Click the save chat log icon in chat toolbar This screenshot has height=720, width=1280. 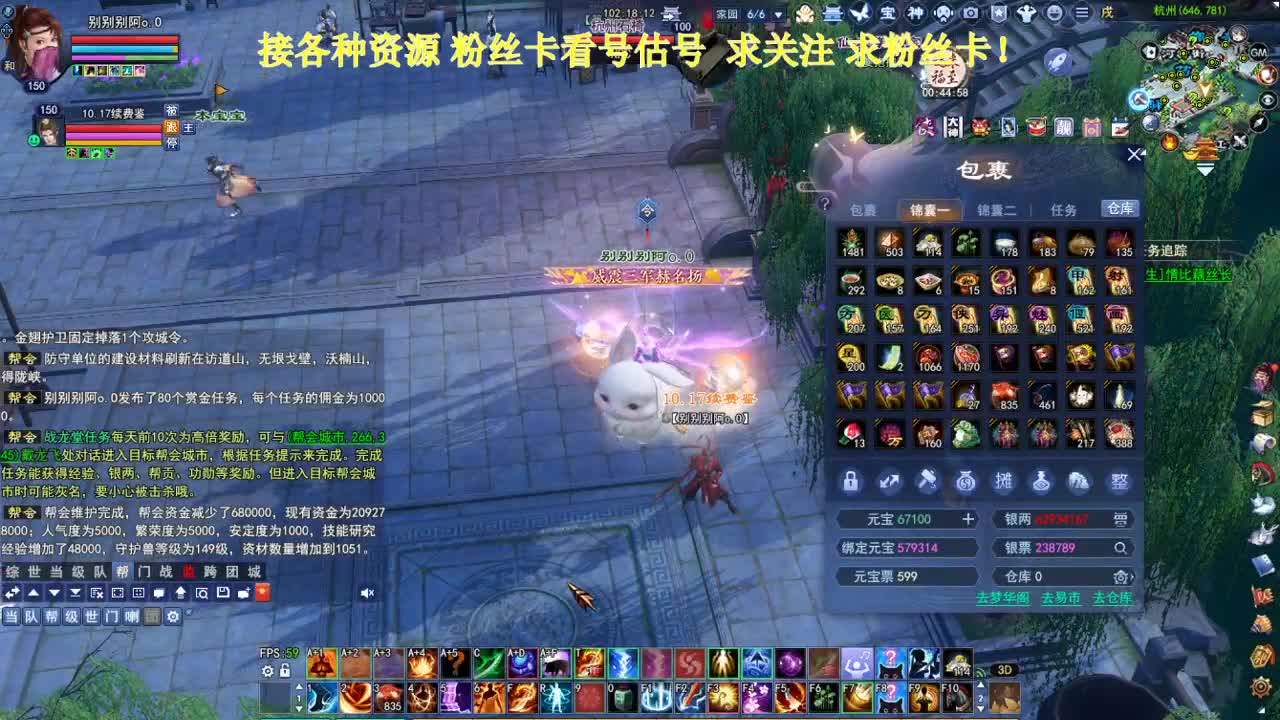[x=222, y=592]
